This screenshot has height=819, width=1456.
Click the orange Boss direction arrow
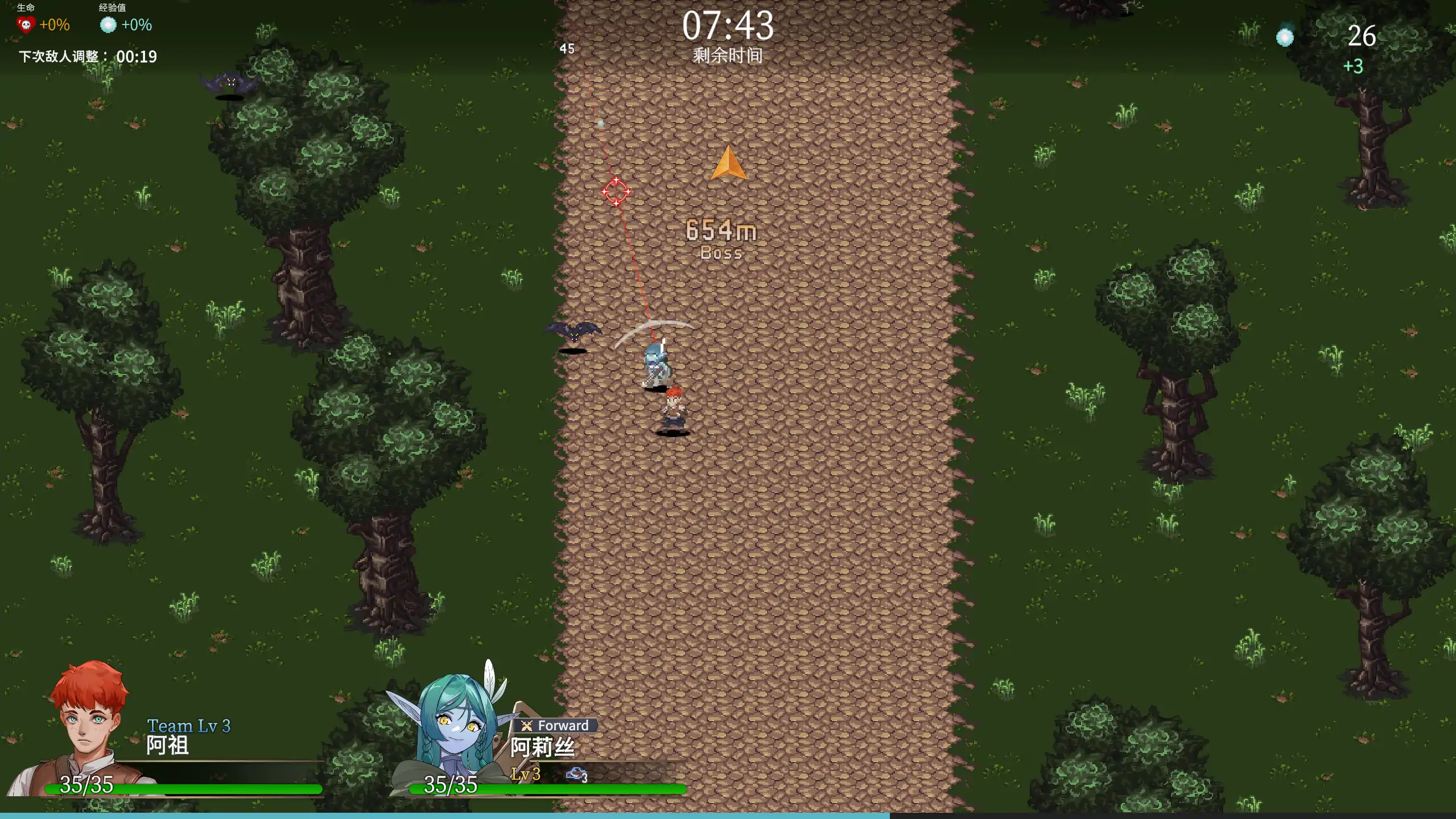(x=728, y=164)
